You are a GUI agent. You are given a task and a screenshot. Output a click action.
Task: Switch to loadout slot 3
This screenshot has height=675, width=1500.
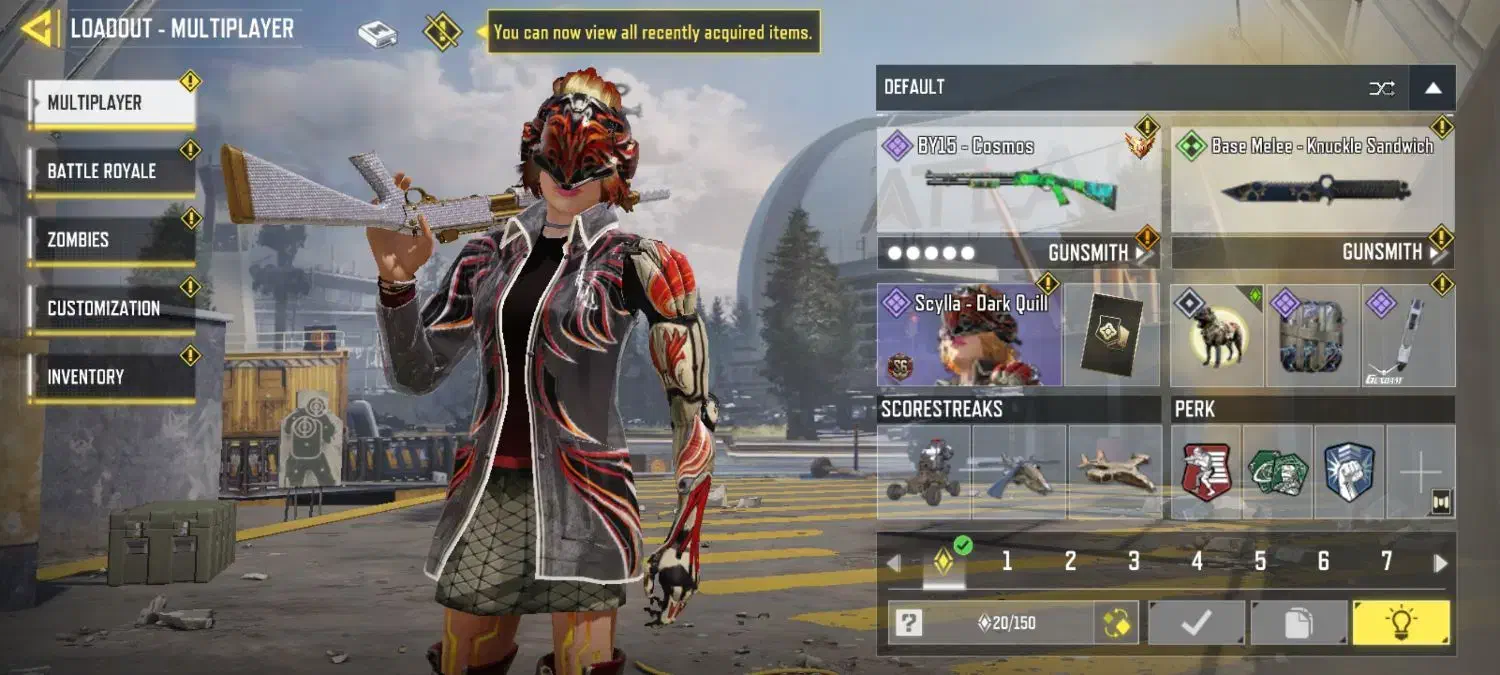tap(1133, 562)
